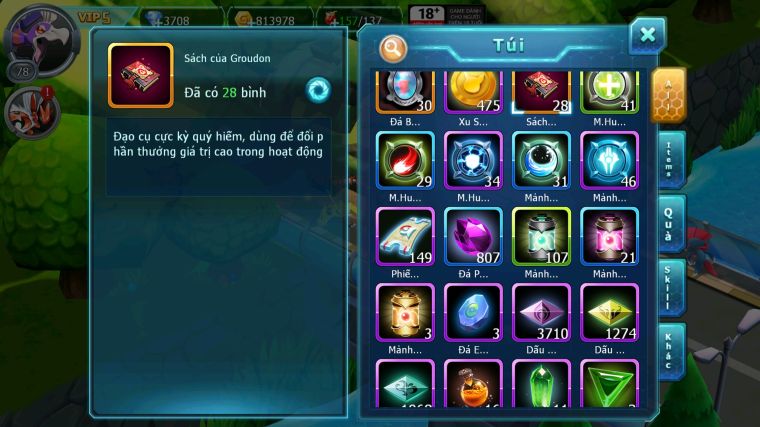Close the Túi inventory window

(x=647, y=35)
